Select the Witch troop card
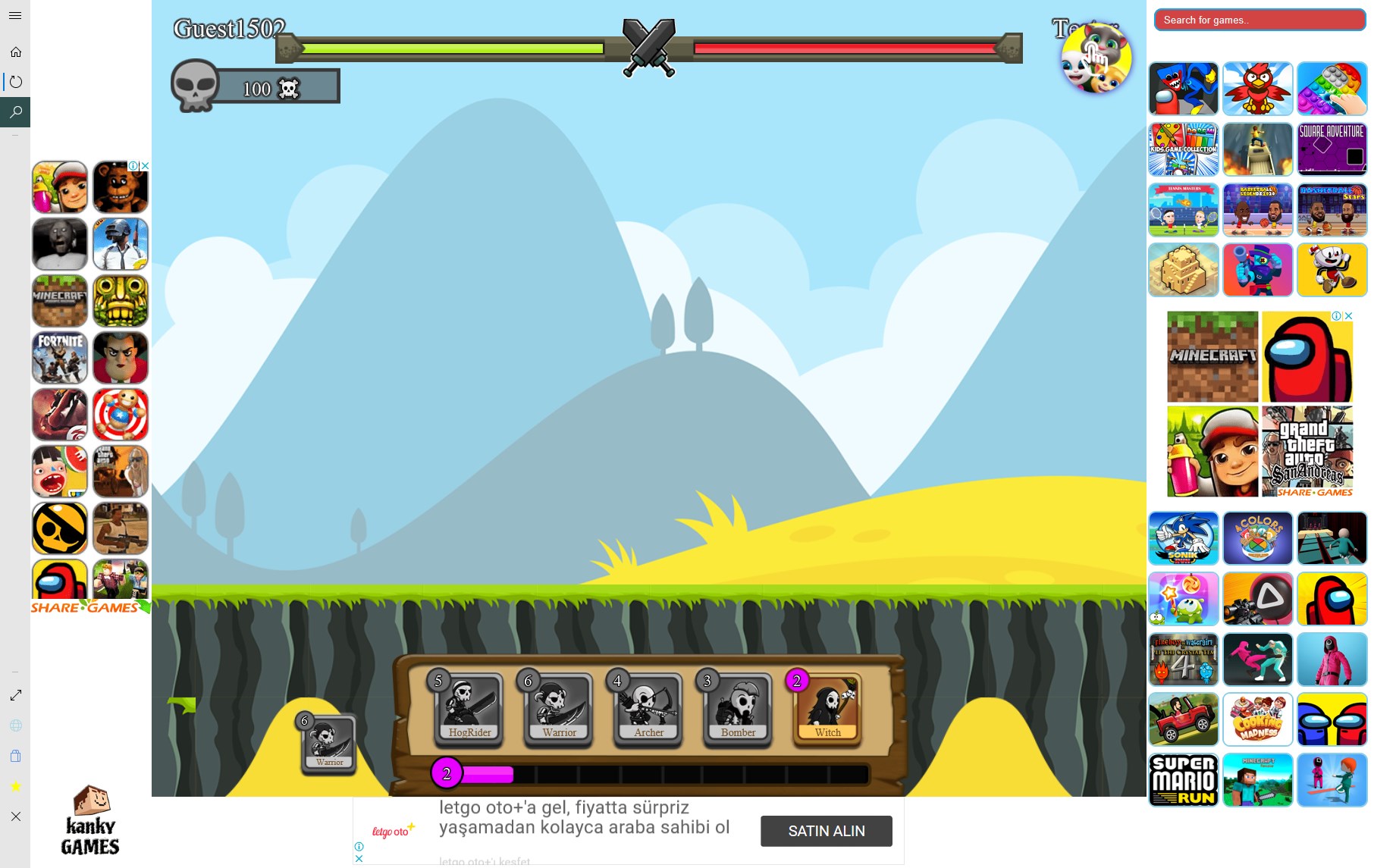 [827, 709]
